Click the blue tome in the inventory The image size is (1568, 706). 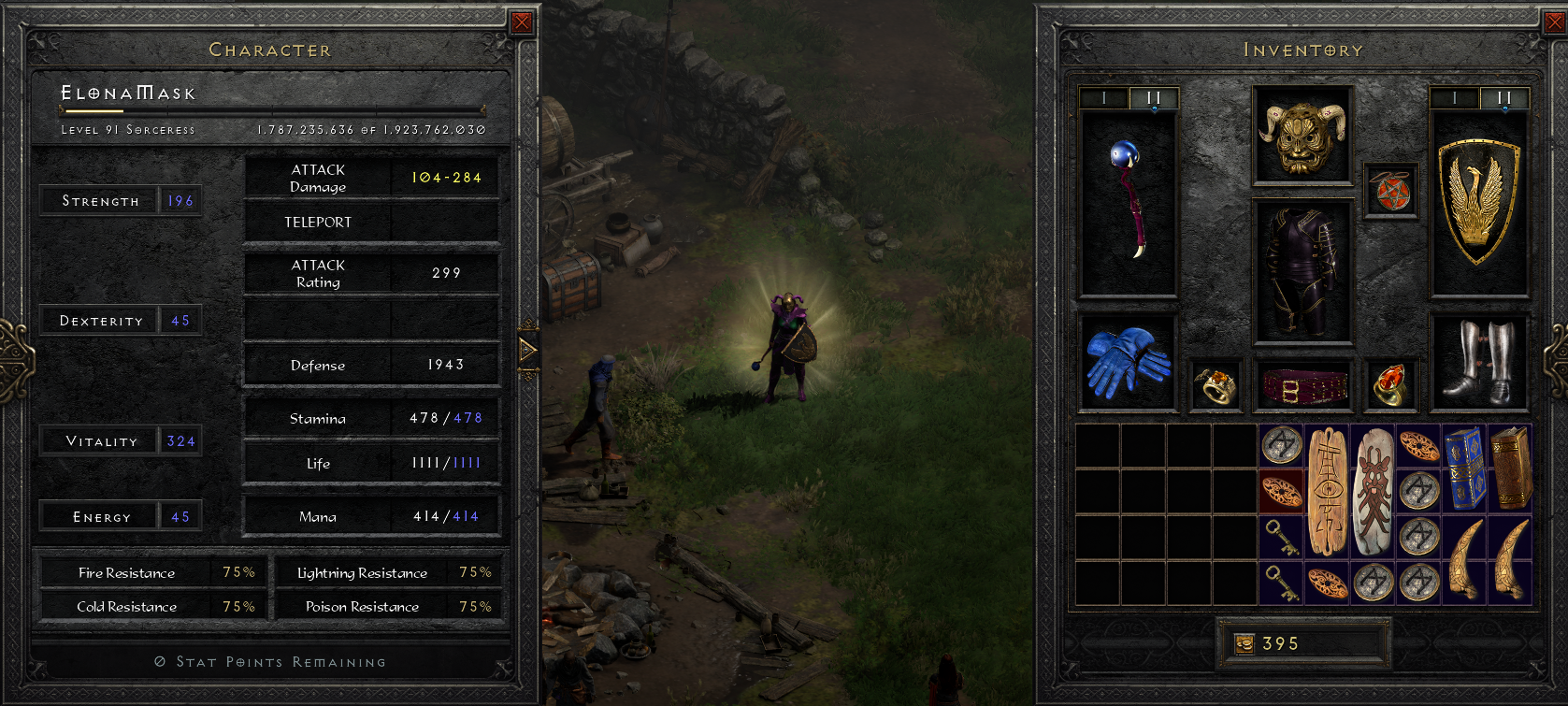pos(1464,468)
